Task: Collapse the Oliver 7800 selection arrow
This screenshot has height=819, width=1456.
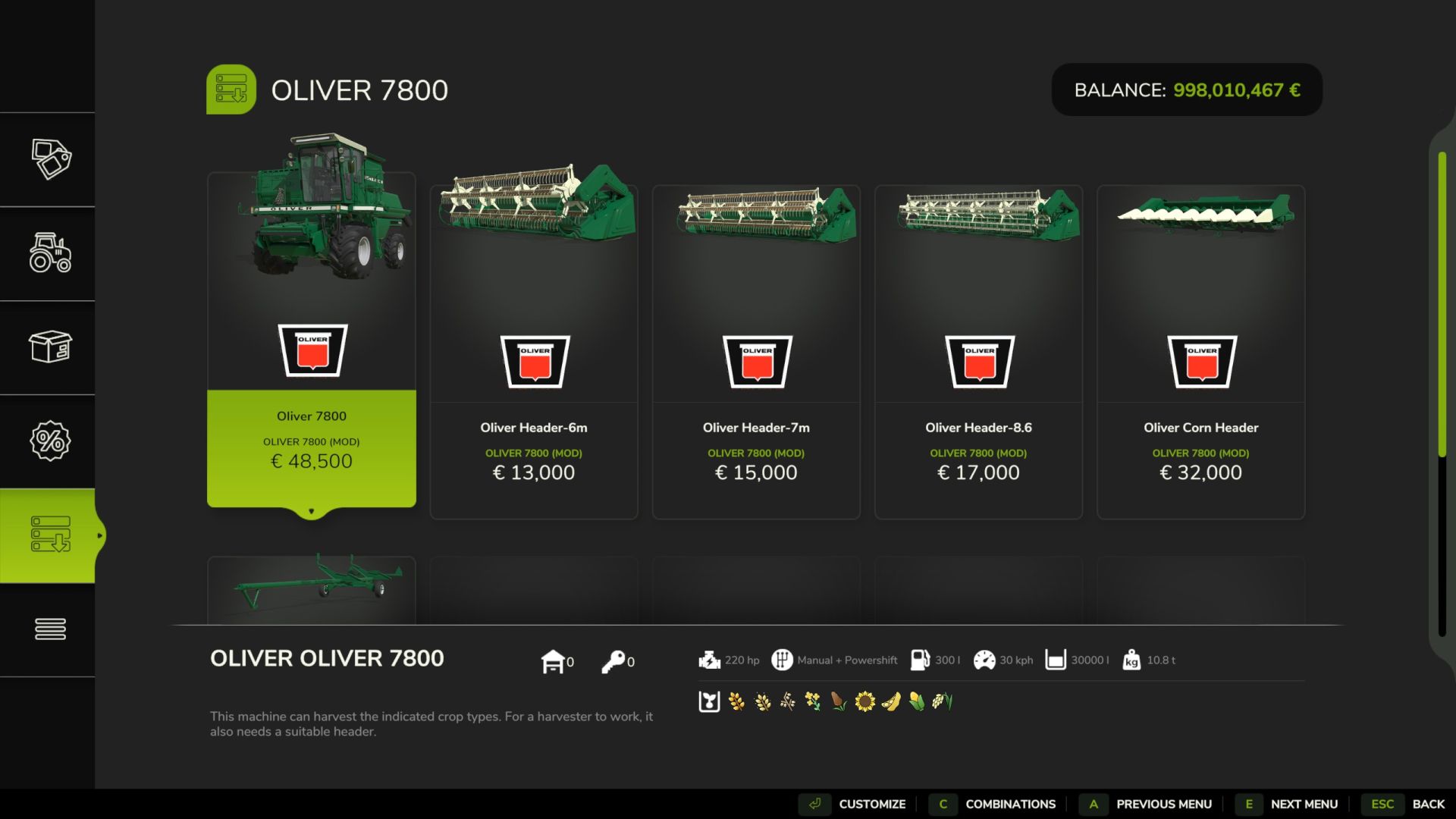Action: click(312, 512)
